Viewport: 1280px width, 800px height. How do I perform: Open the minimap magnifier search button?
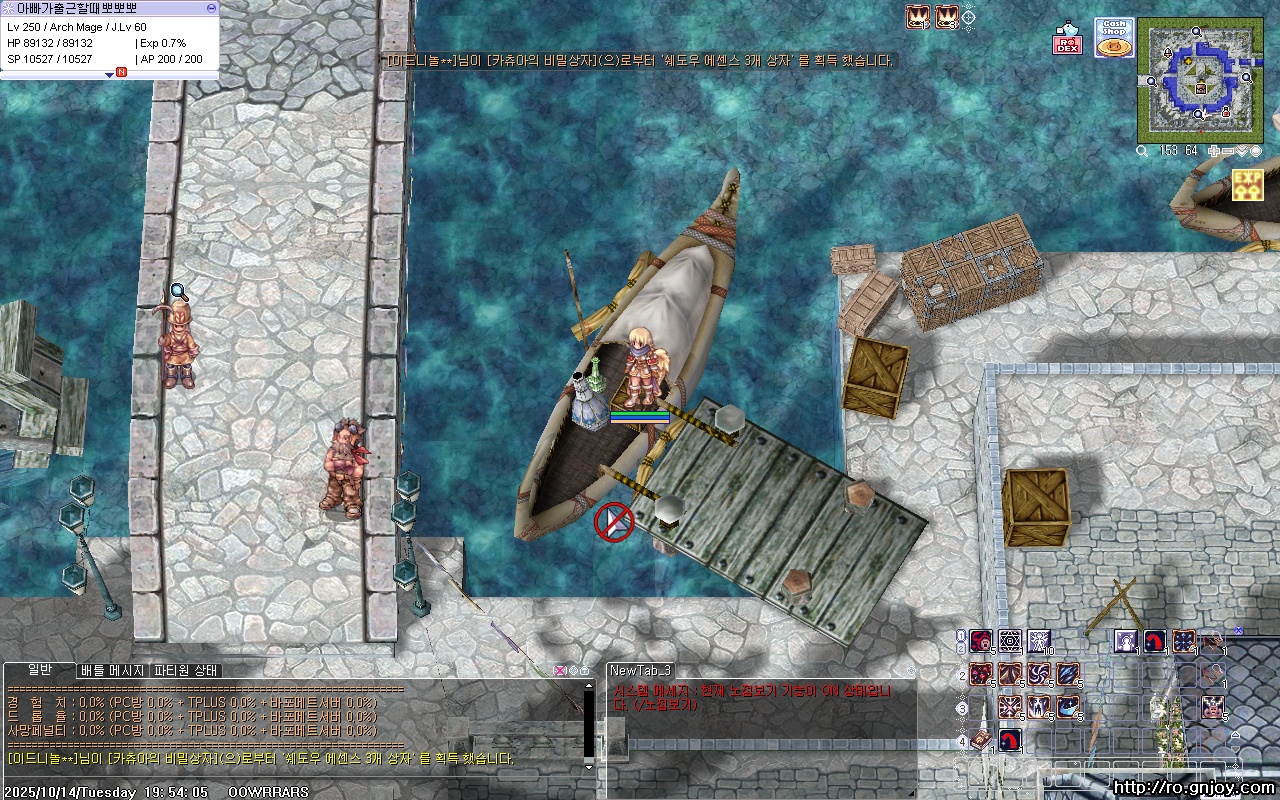(x=1143, y=151)
